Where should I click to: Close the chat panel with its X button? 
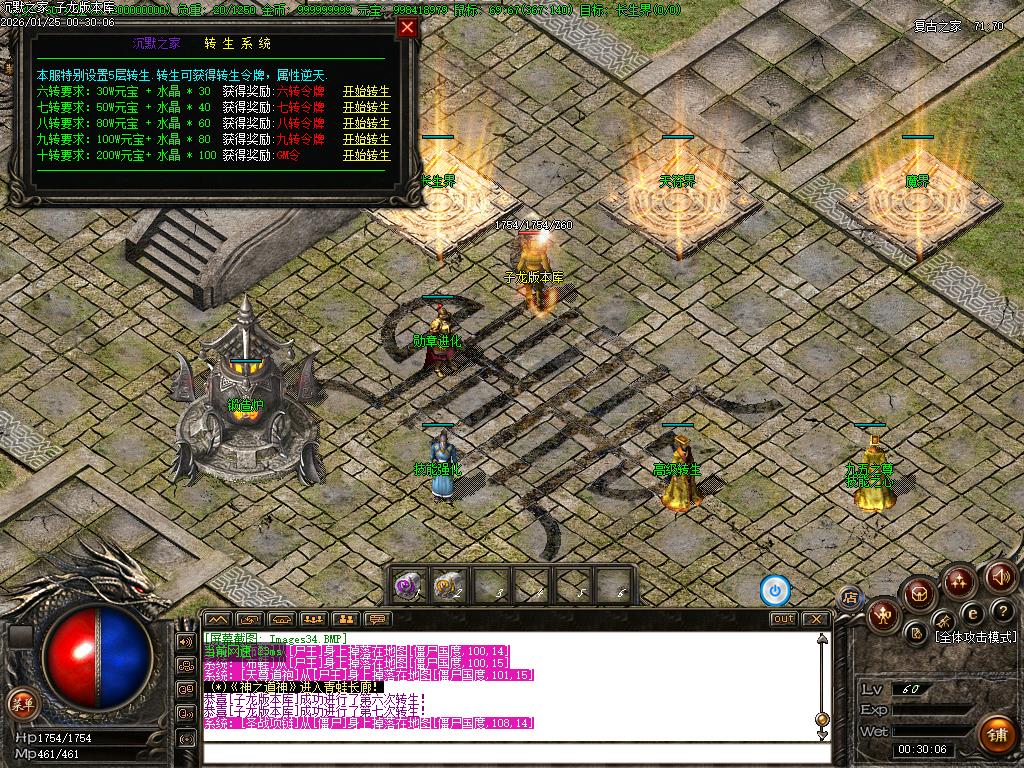[816, 619]
